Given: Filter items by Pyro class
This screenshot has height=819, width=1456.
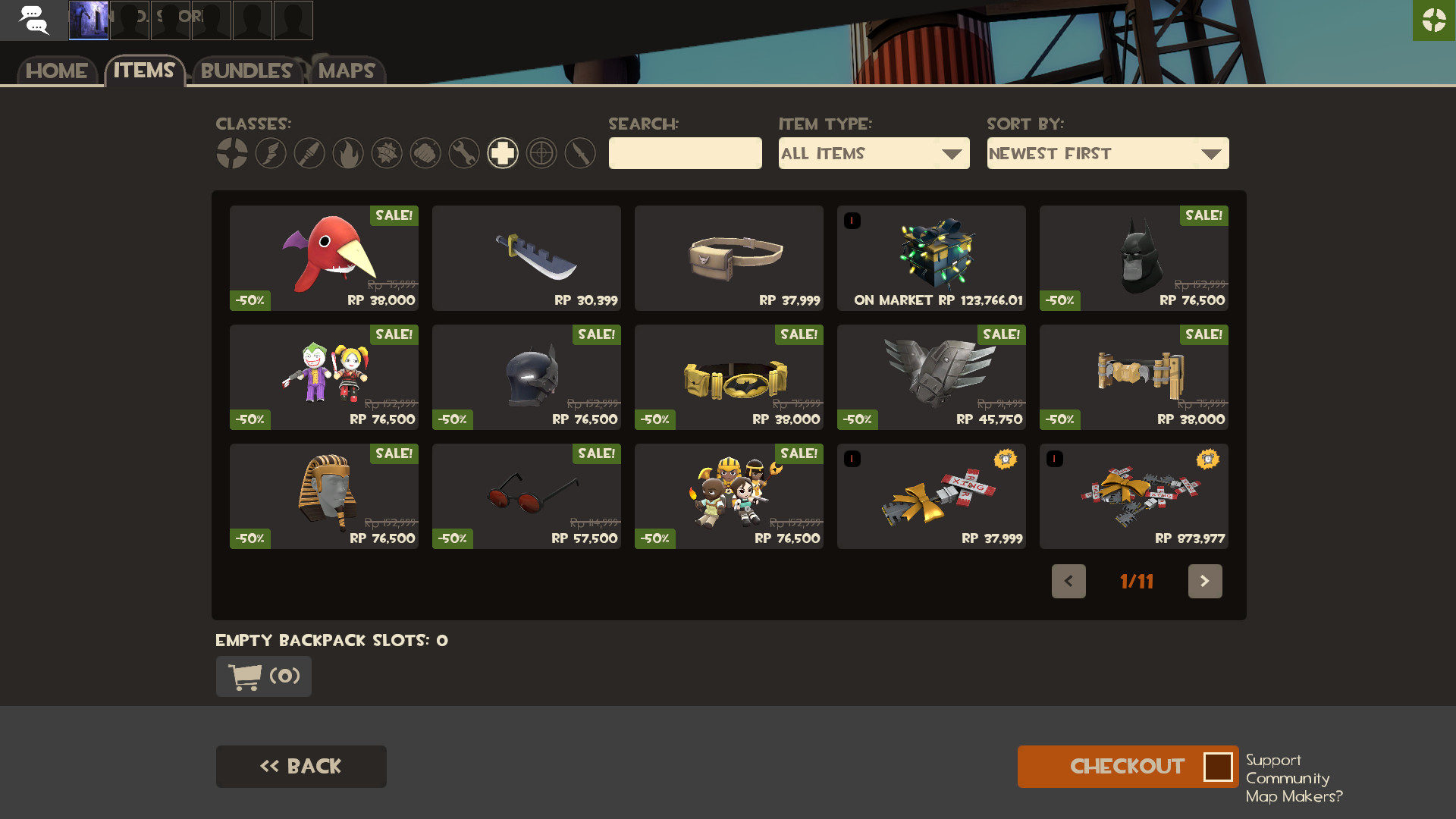Looking at the screenshot, I should pos(348,152).
